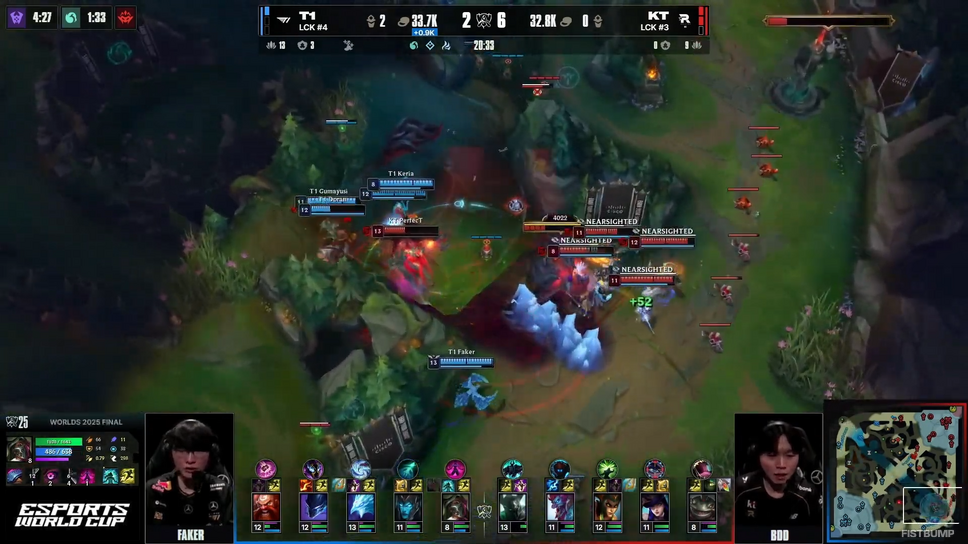Click the KT team logo on the scoreboard
Screen dimensions: 968x544
pos(684,19)
